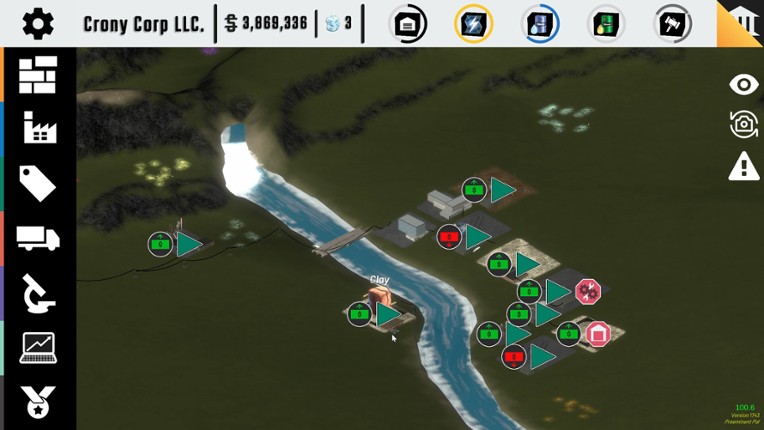Select the blue water barrel icon

click(539, 23)
